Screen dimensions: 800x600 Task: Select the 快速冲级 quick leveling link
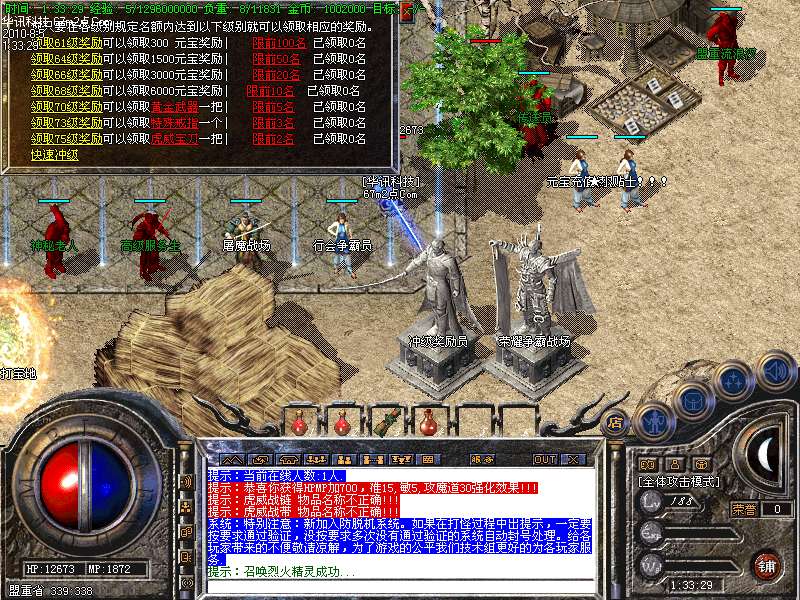pyautogui.click(x=54, y=155)
